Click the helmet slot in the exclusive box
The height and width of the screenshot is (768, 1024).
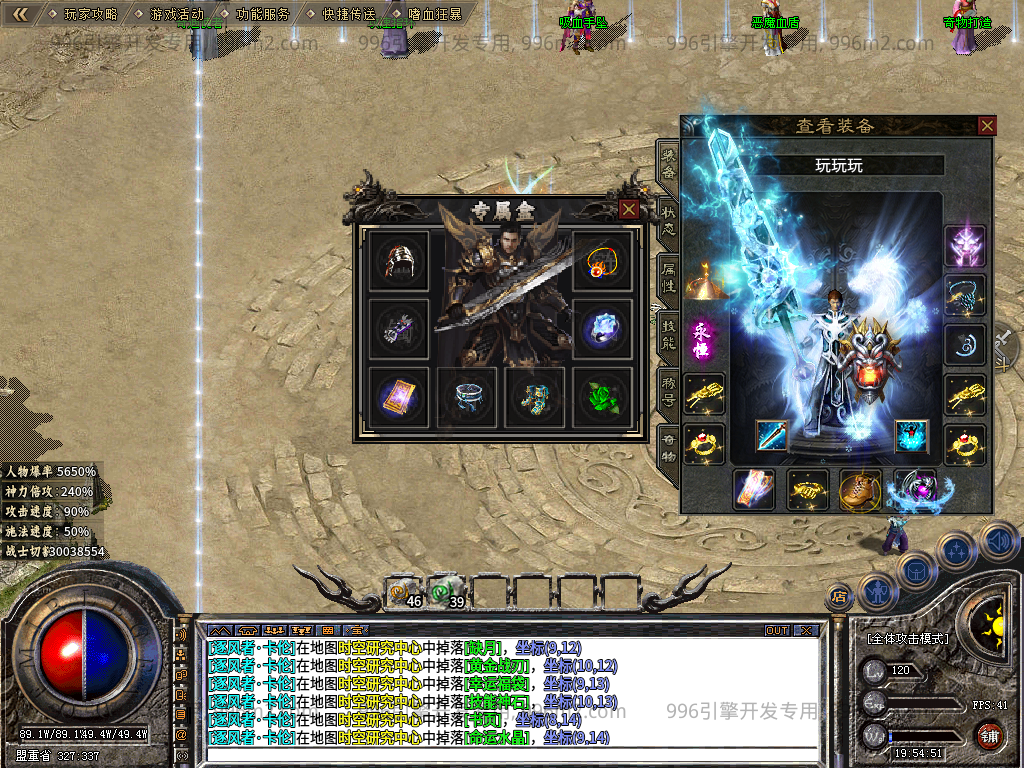398,260
